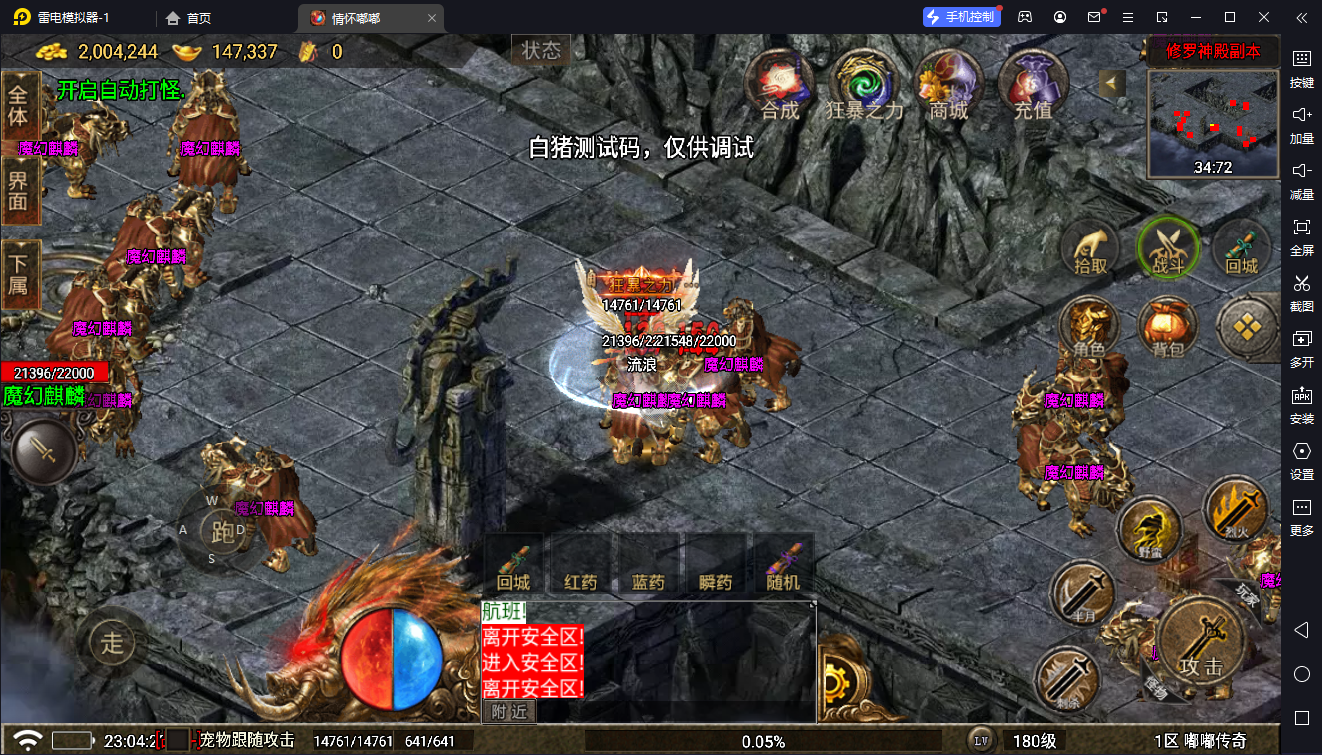Open the 背包 bag inventory
The image size is (1322, 755).
(x=1167, y=329)
